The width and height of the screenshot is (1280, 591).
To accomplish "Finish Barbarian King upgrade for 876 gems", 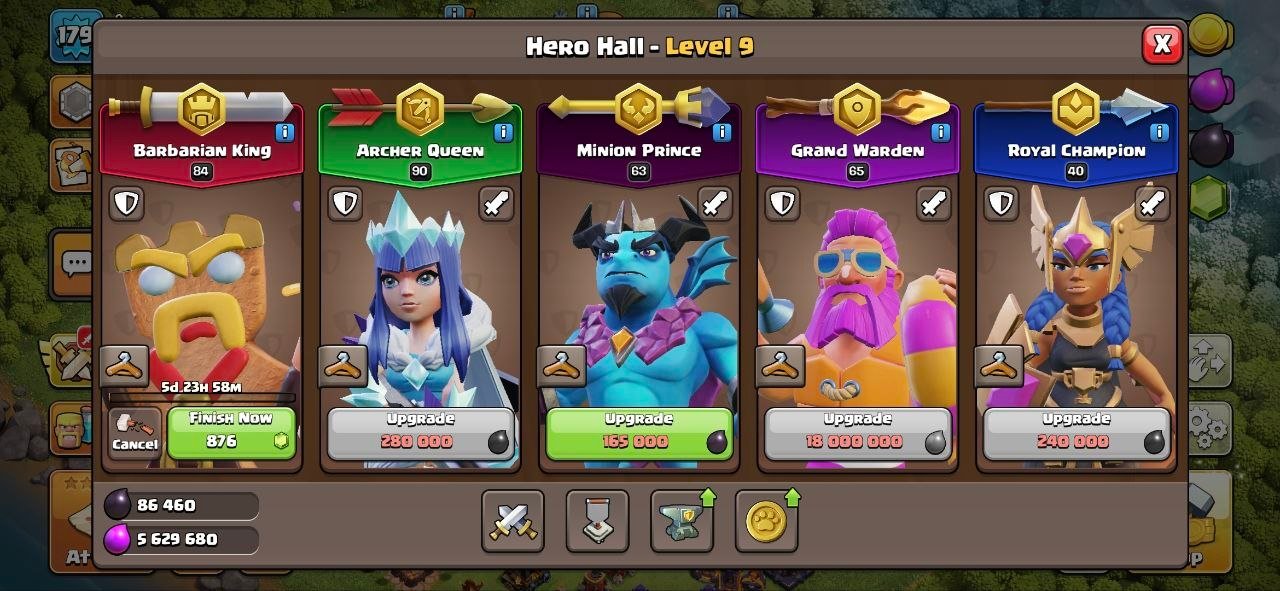I will point(231,433).
